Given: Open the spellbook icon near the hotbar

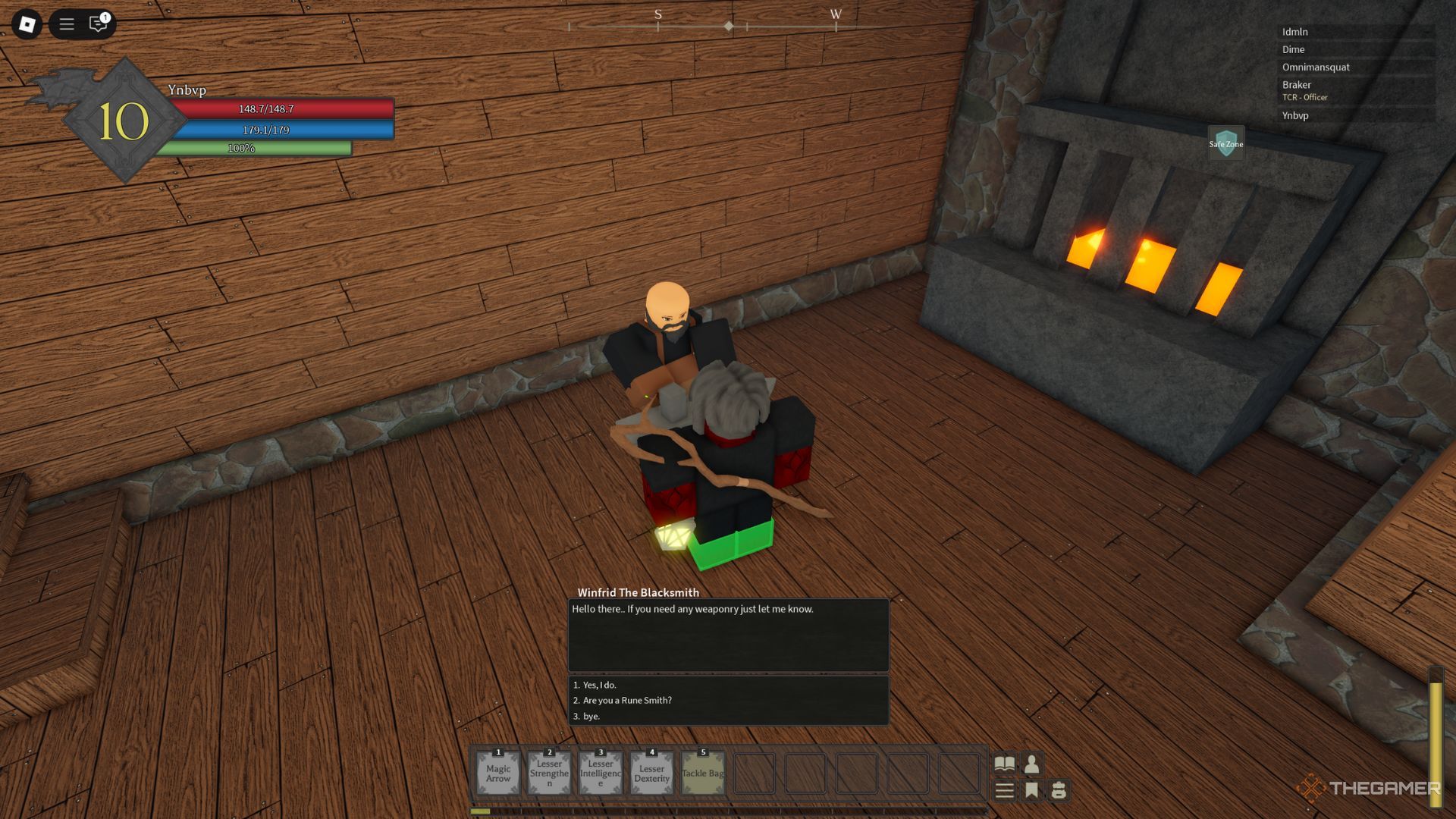Looking at the screenshot, I should point(1003,765).
